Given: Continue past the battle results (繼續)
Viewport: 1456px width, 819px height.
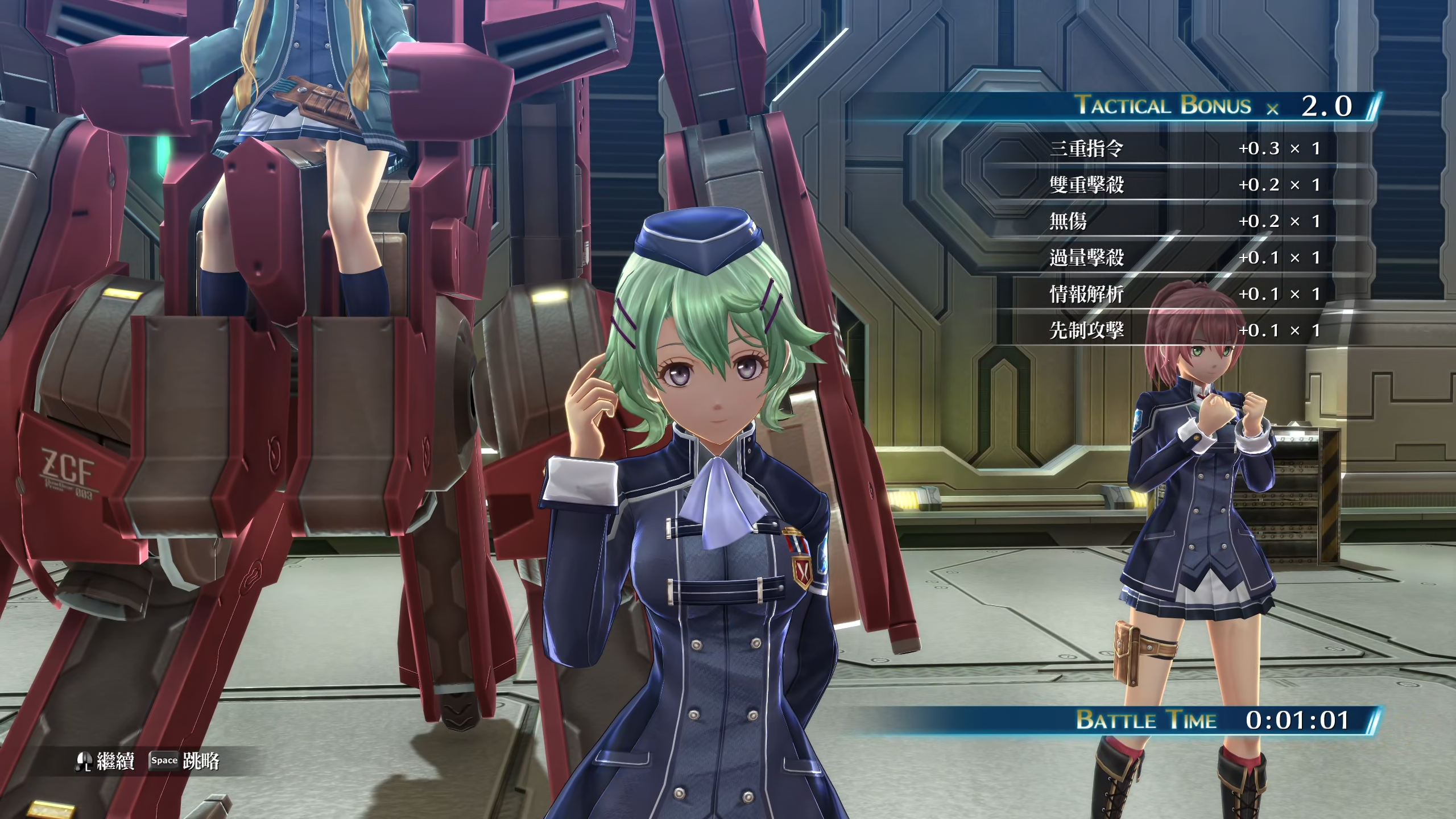Looking at the screenshot, I should pos(106,761).
